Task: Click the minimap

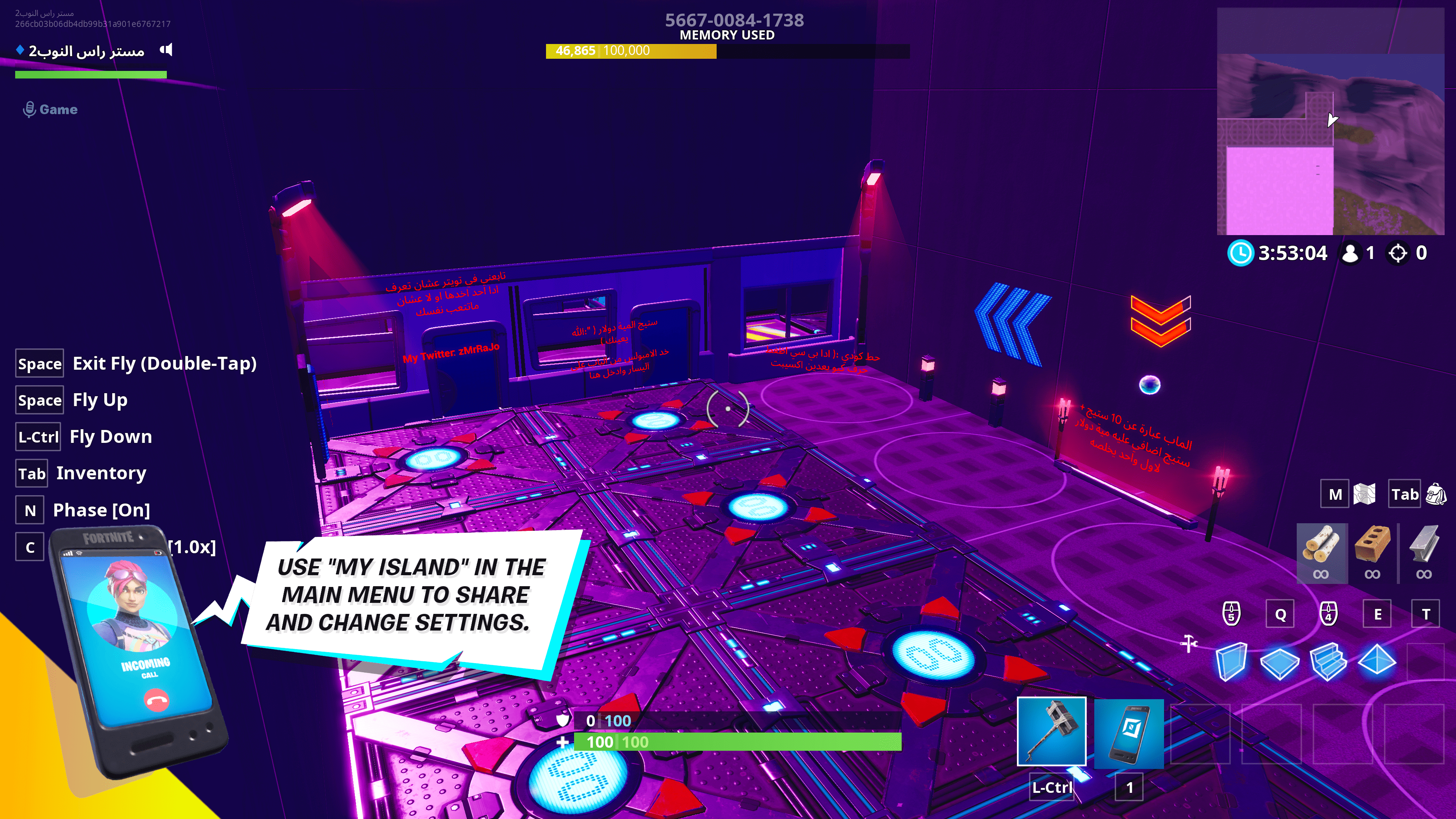Action: [x=1330, y=121]
